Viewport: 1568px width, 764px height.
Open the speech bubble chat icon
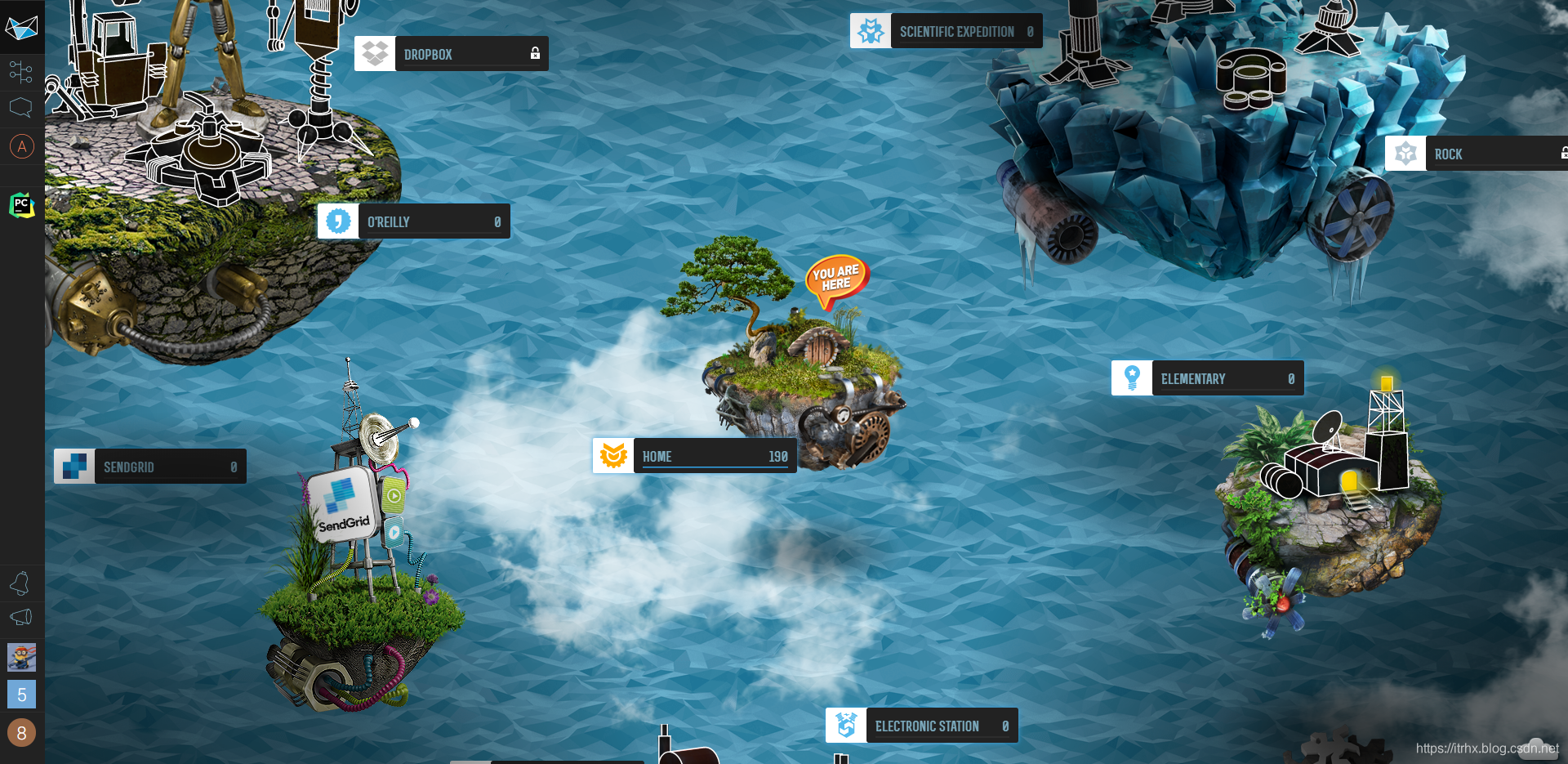[21, 107]
